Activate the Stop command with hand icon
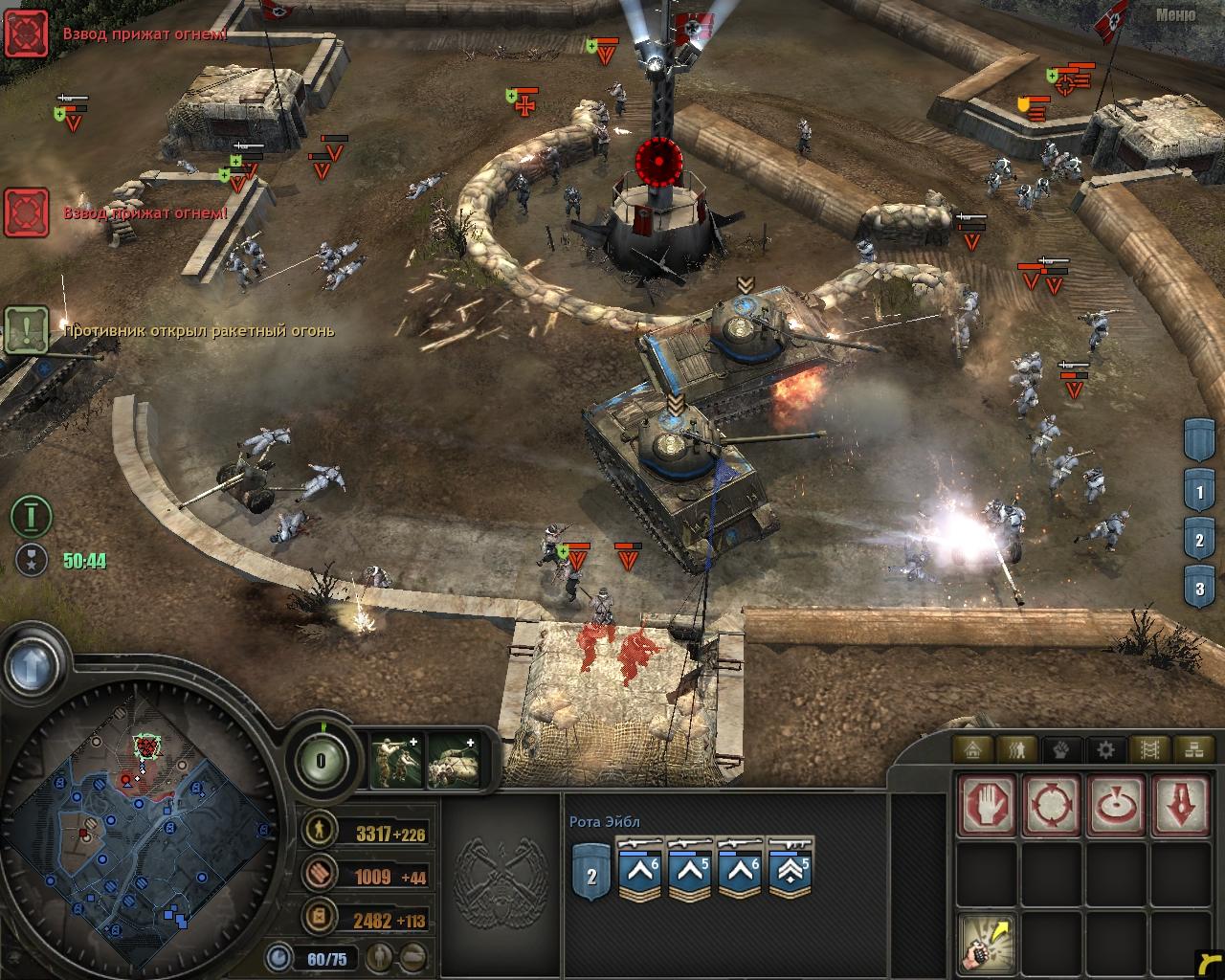The image size is (1225, 980). point(987,804)
